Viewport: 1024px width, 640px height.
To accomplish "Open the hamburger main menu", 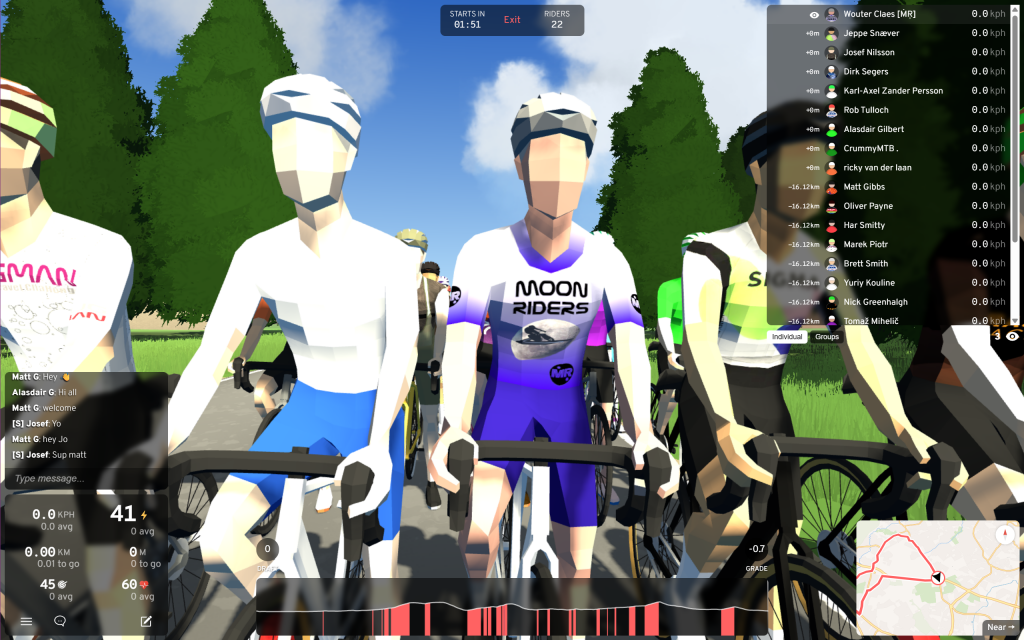I will 26,621.
